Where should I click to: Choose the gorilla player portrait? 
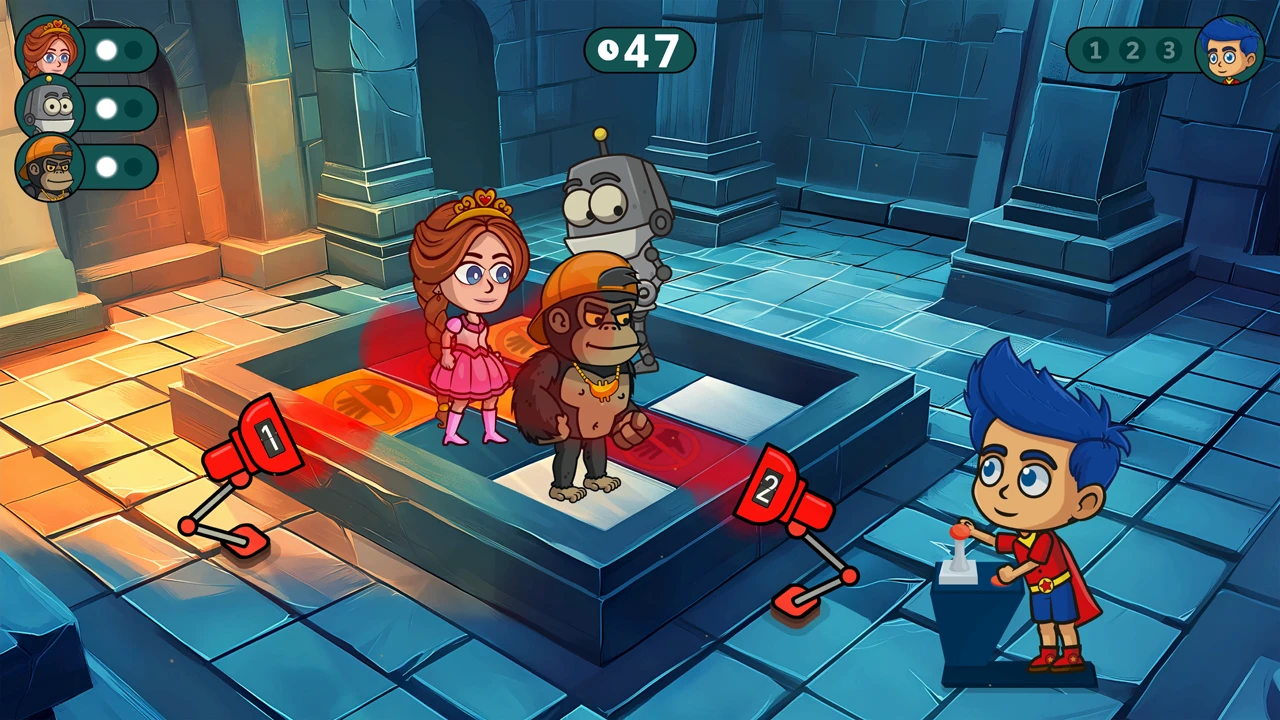click(x=49, y=166)
